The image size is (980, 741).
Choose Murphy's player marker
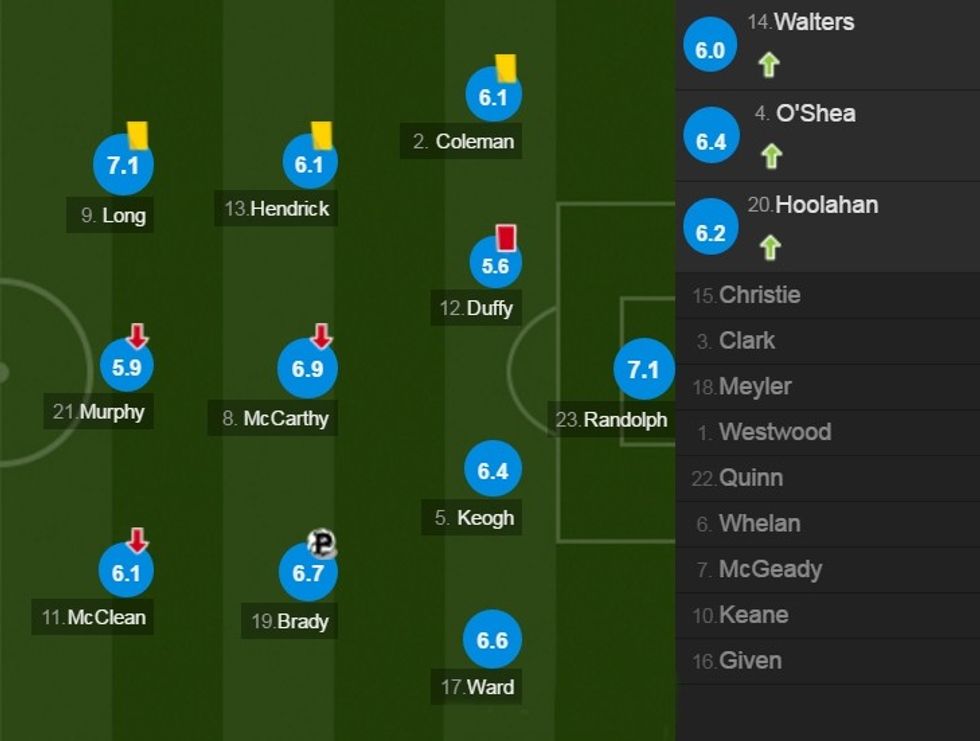pyautogui.click(x=127, y=367)
